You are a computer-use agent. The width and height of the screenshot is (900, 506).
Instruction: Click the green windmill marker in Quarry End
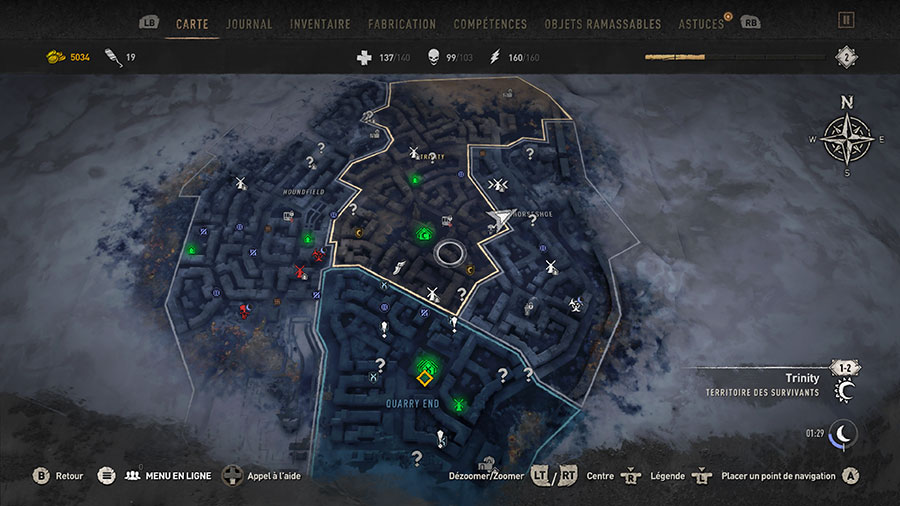(459, 405)
